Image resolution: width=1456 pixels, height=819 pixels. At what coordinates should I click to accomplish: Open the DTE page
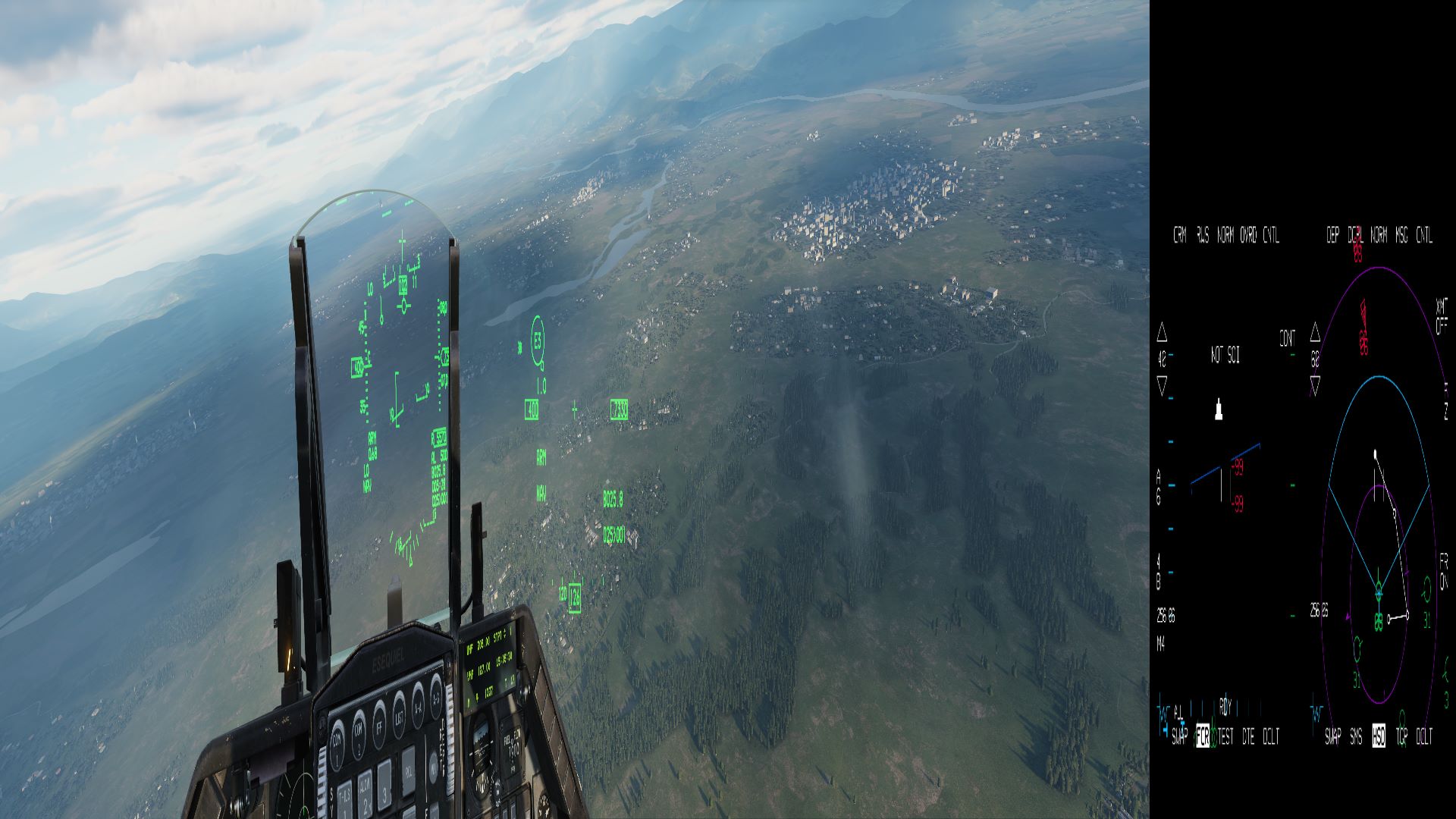pos(1248,736)
